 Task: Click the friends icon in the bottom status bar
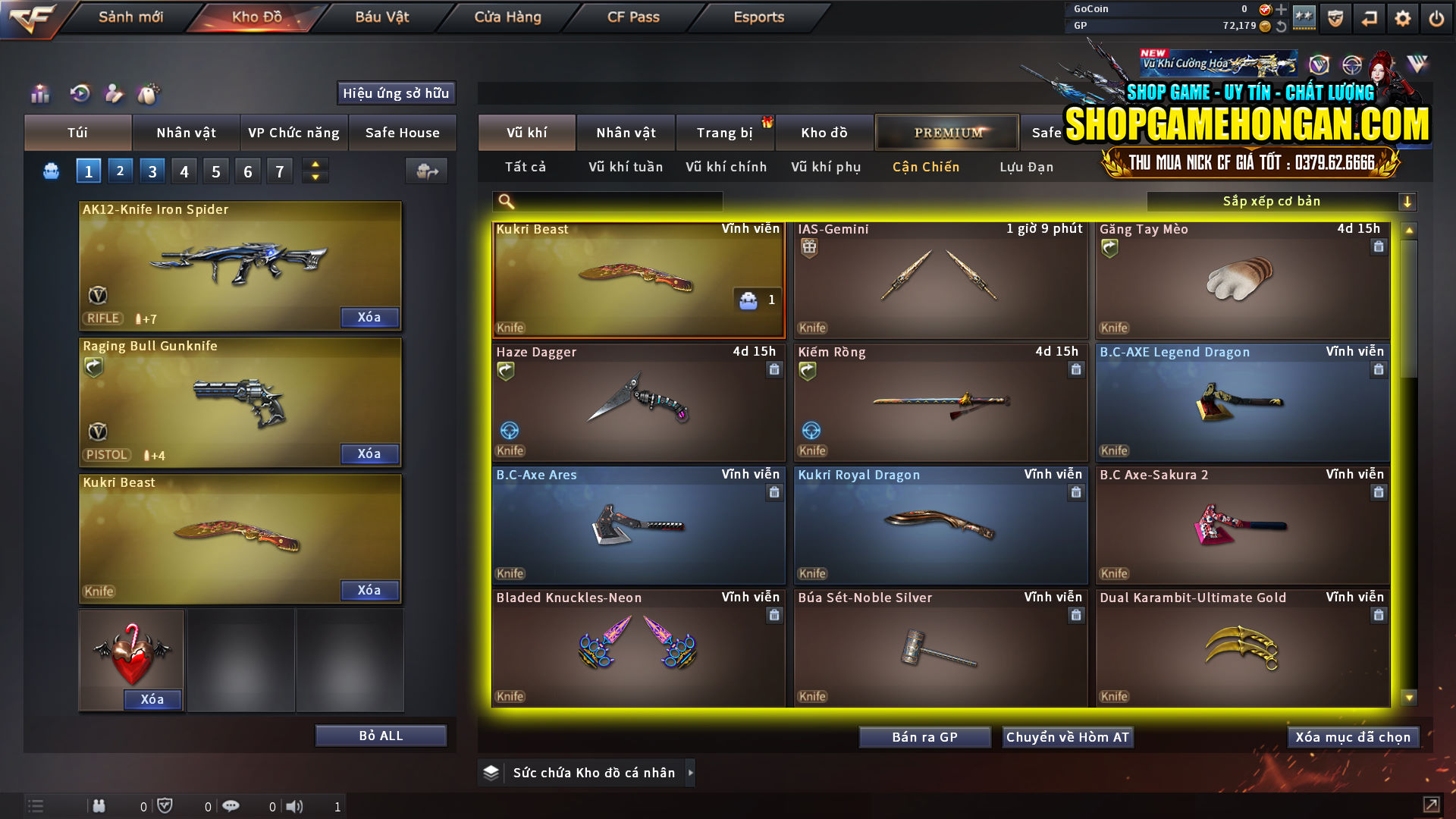(x=99, y=805)
